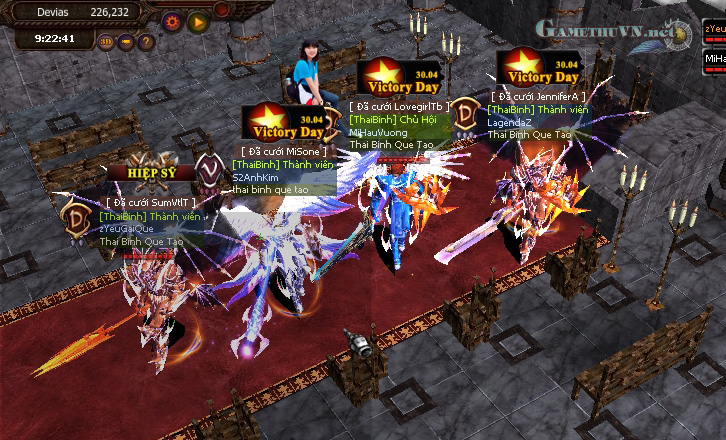Open the gear settings icon

[172, 20]
